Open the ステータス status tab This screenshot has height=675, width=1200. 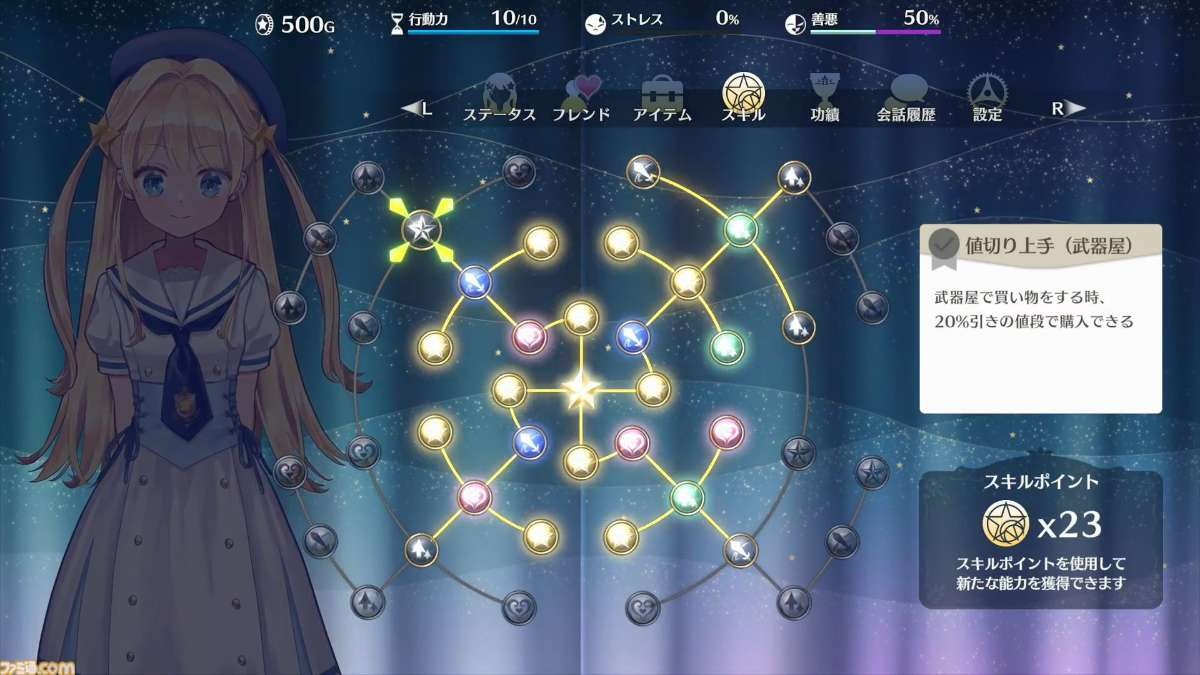[499, 99]
